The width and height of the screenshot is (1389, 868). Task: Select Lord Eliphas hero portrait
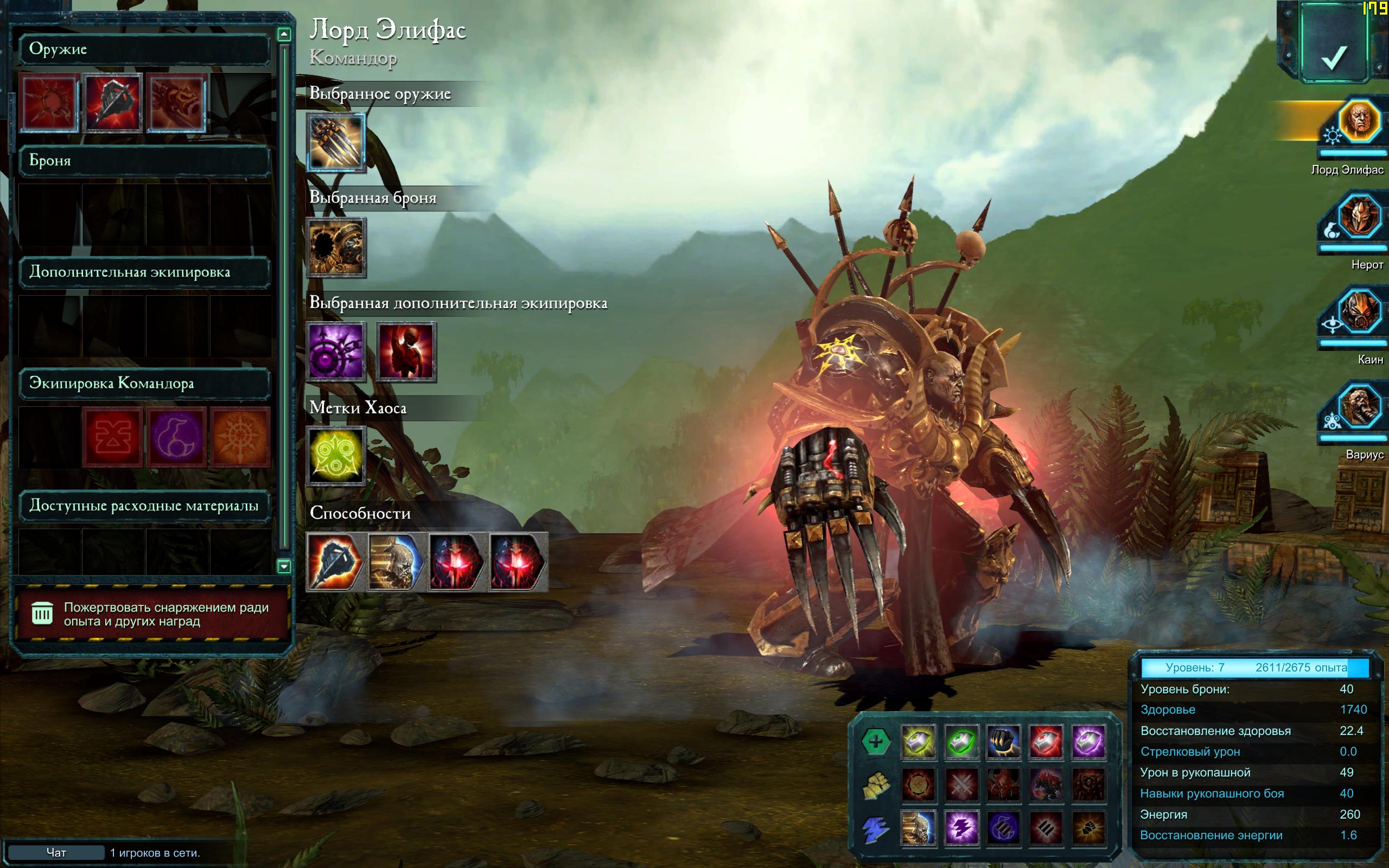click(1359, 120)
